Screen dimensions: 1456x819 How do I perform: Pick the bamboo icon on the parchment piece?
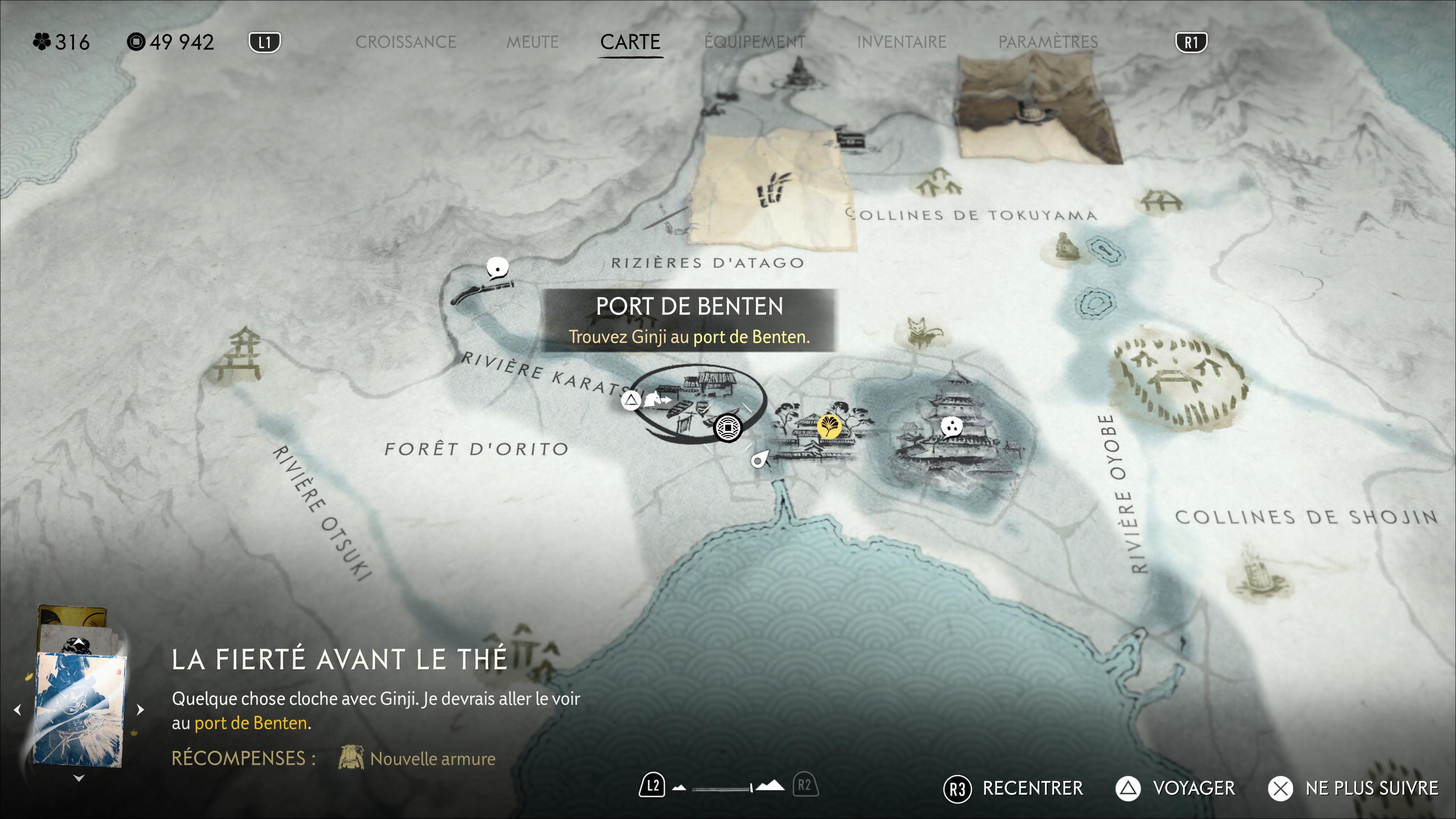[772, 189]
